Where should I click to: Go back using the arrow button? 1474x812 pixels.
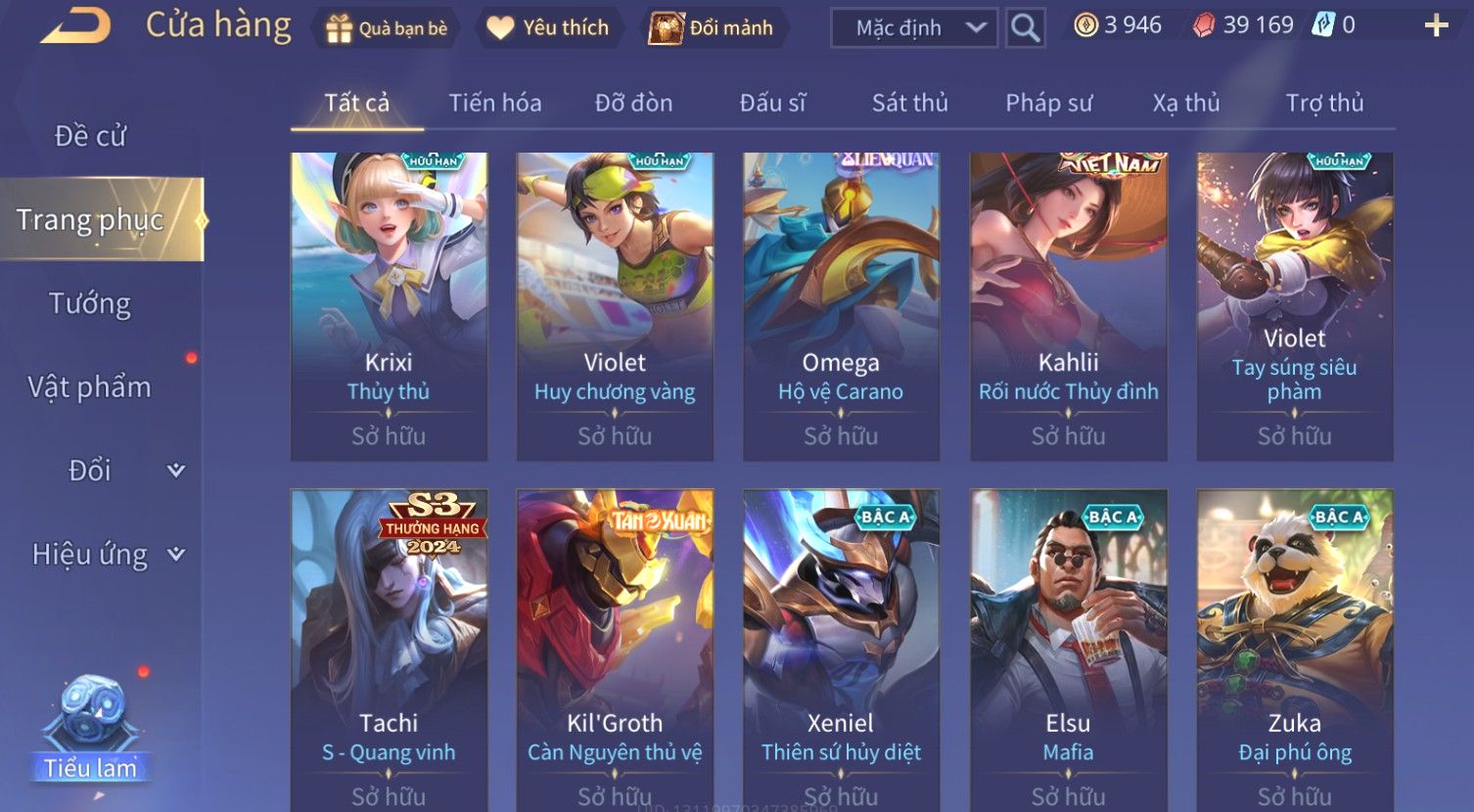tap(75, 26)
